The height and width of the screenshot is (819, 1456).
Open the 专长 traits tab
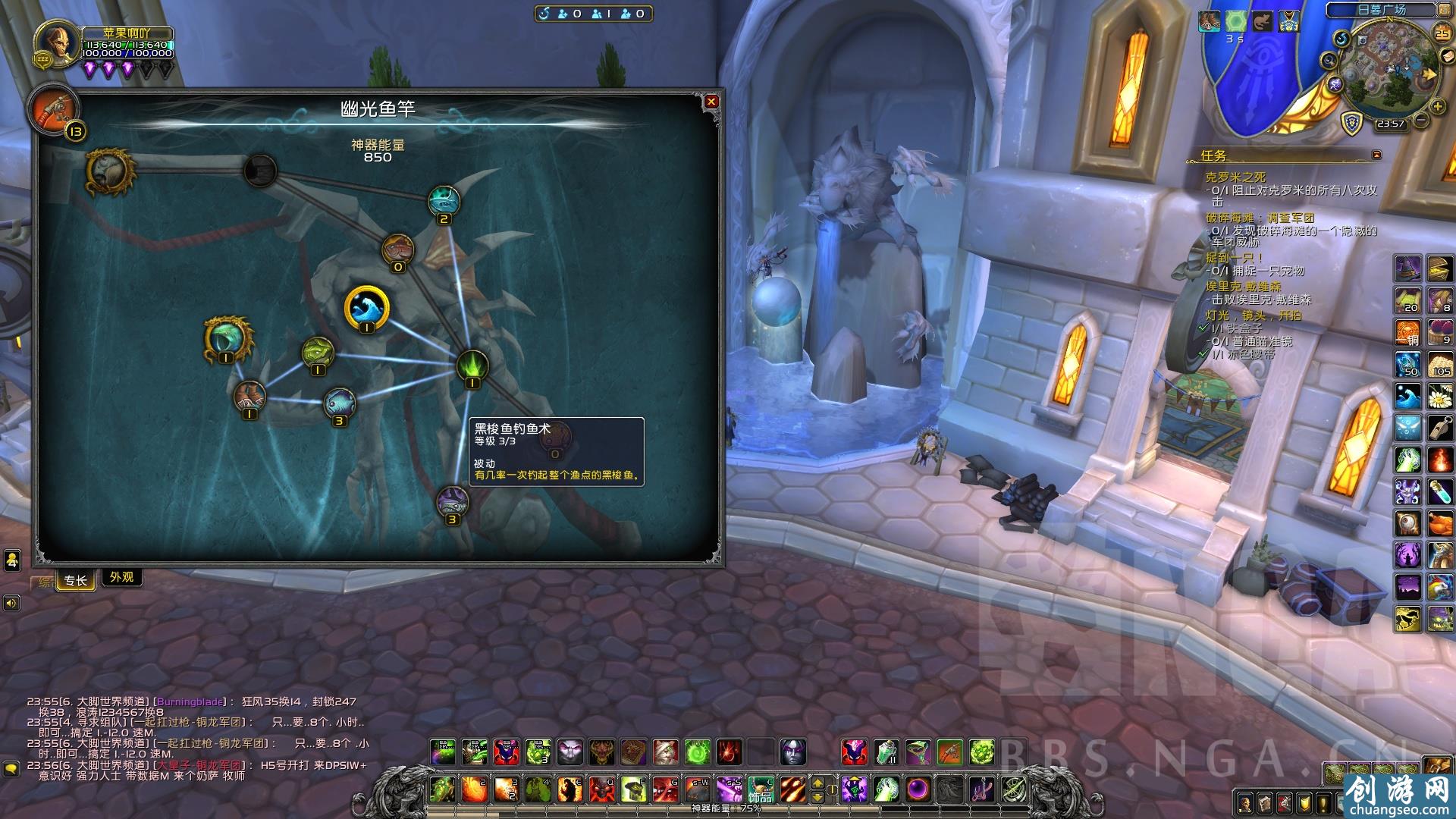coord(75,581)
